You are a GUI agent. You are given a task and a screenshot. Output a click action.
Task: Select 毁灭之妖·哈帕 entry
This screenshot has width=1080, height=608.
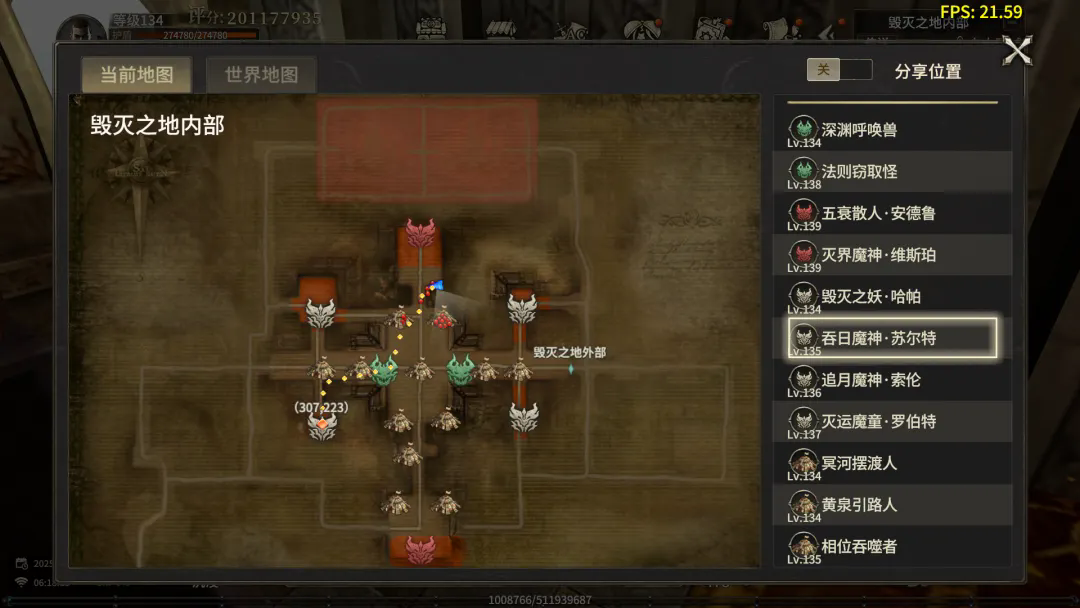(892, 297)
